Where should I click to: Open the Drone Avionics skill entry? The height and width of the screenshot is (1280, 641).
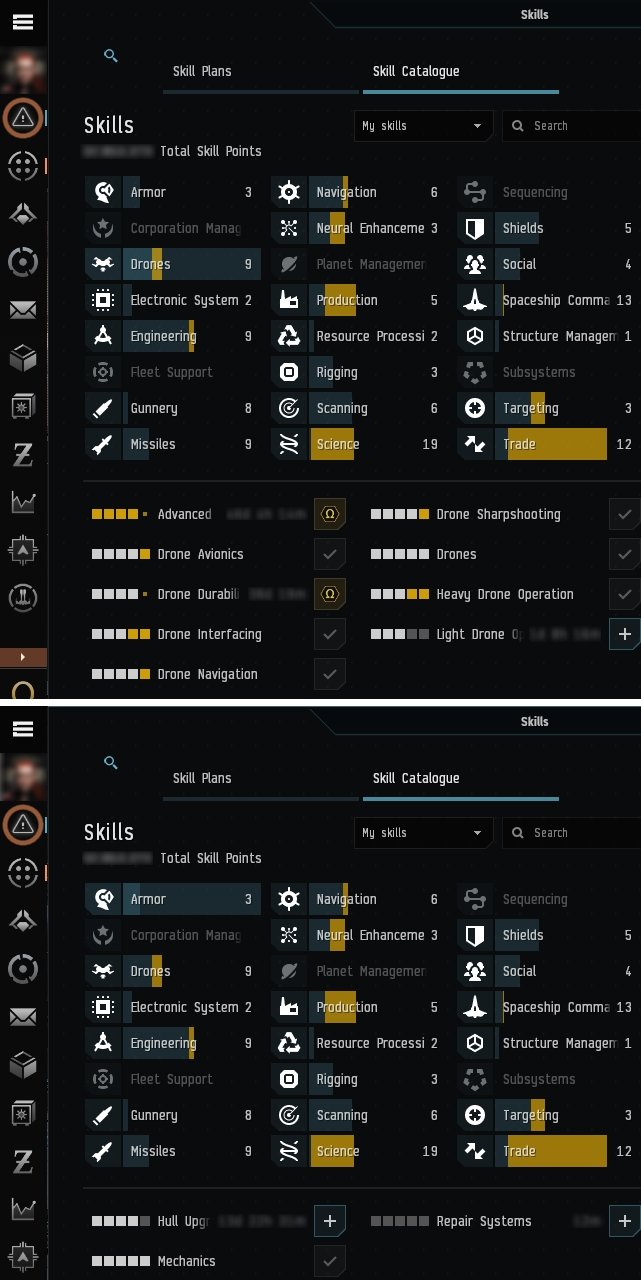coord(200,555)
